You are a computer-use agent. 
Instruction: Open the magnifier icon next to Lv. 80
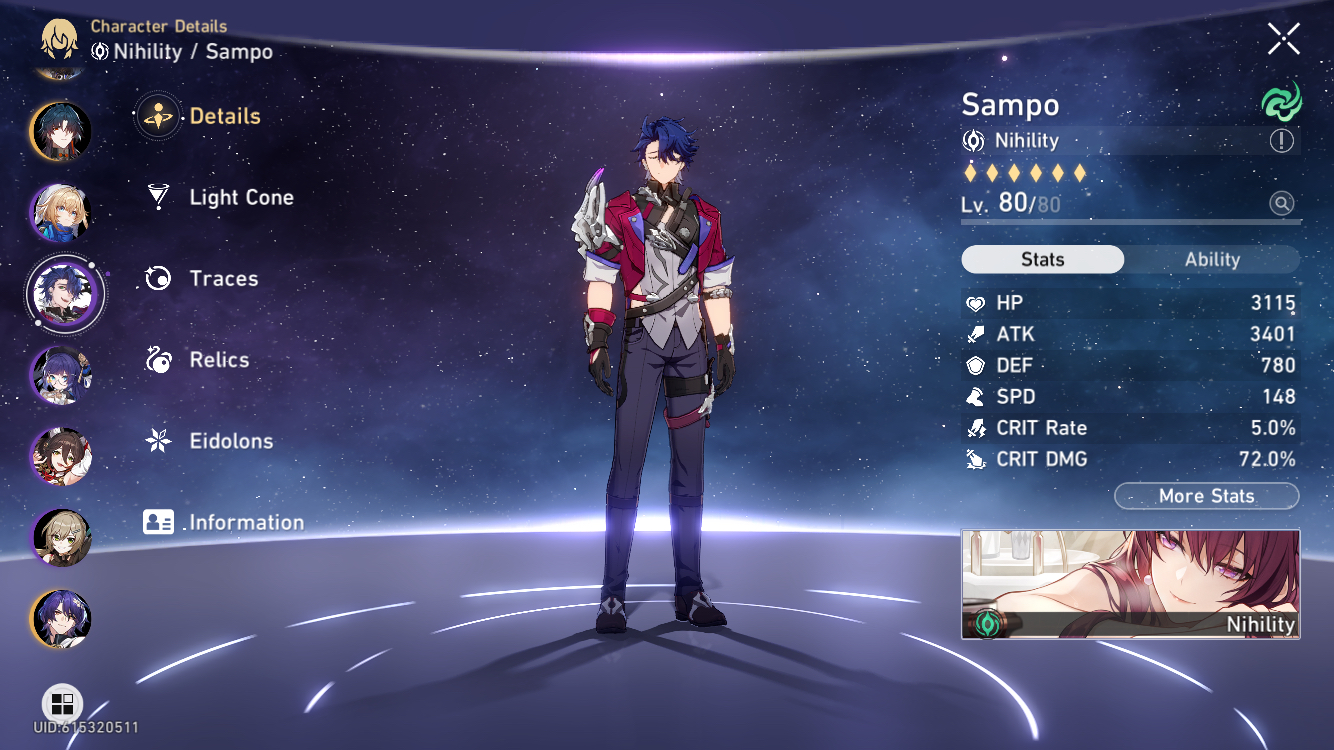pyautogui.click(x=1280, y=203)
